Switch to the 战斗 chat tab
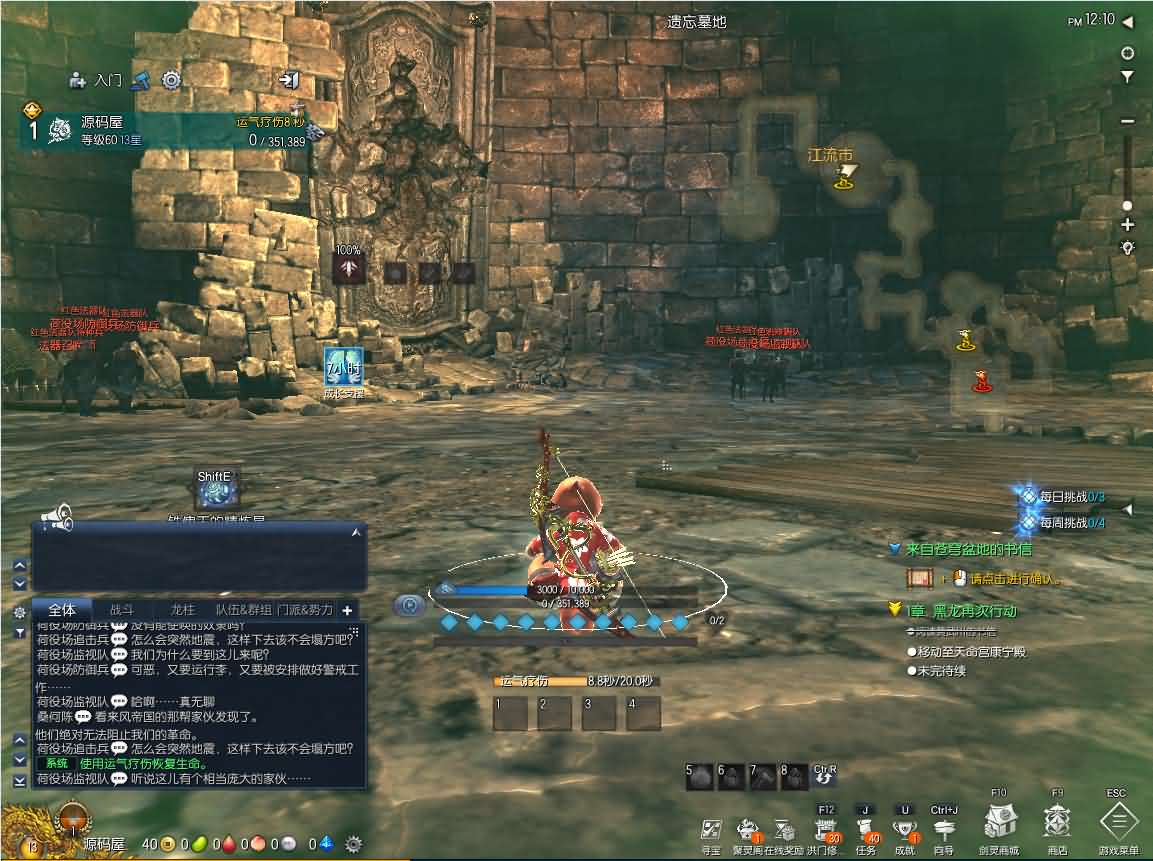The width and height of the screenshot is (1153, 861). [122, 609]
